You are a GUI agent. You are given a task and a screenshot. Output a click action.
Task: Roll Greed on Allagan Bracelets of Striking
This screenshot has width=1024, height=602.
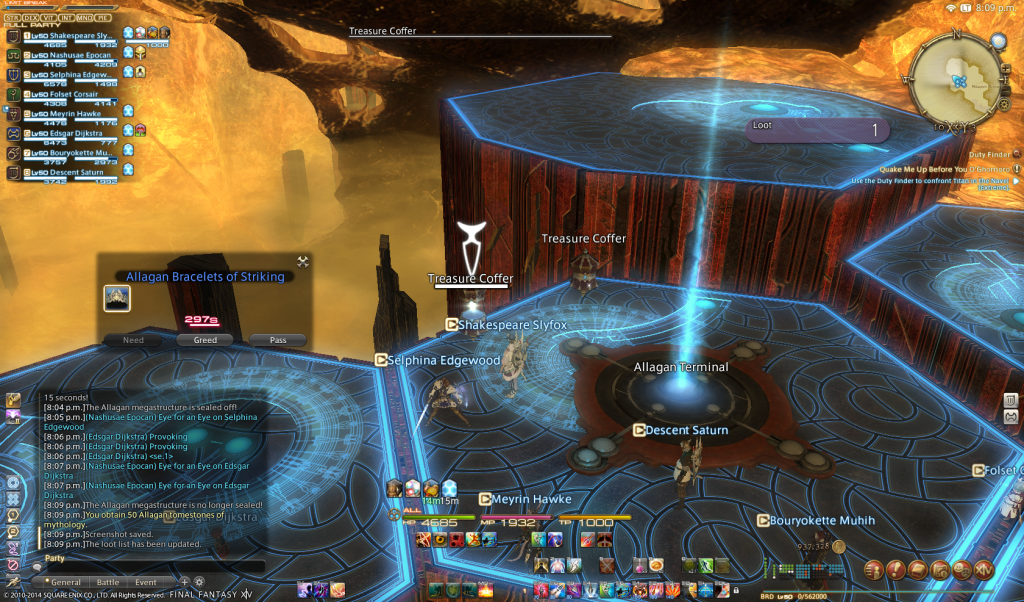tap(197, 340)
